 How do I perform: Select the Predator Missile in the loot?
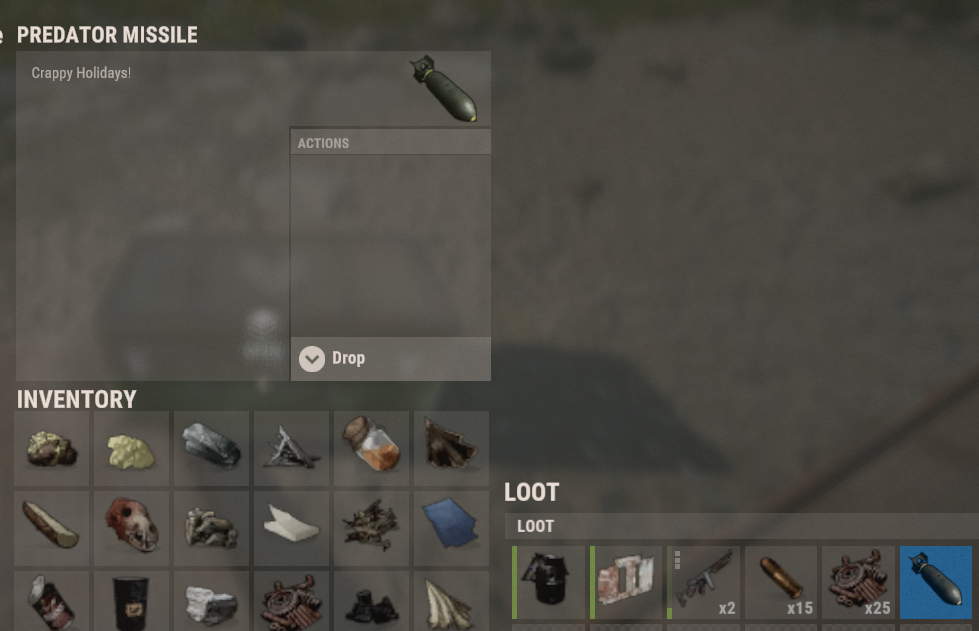point(936,582)
